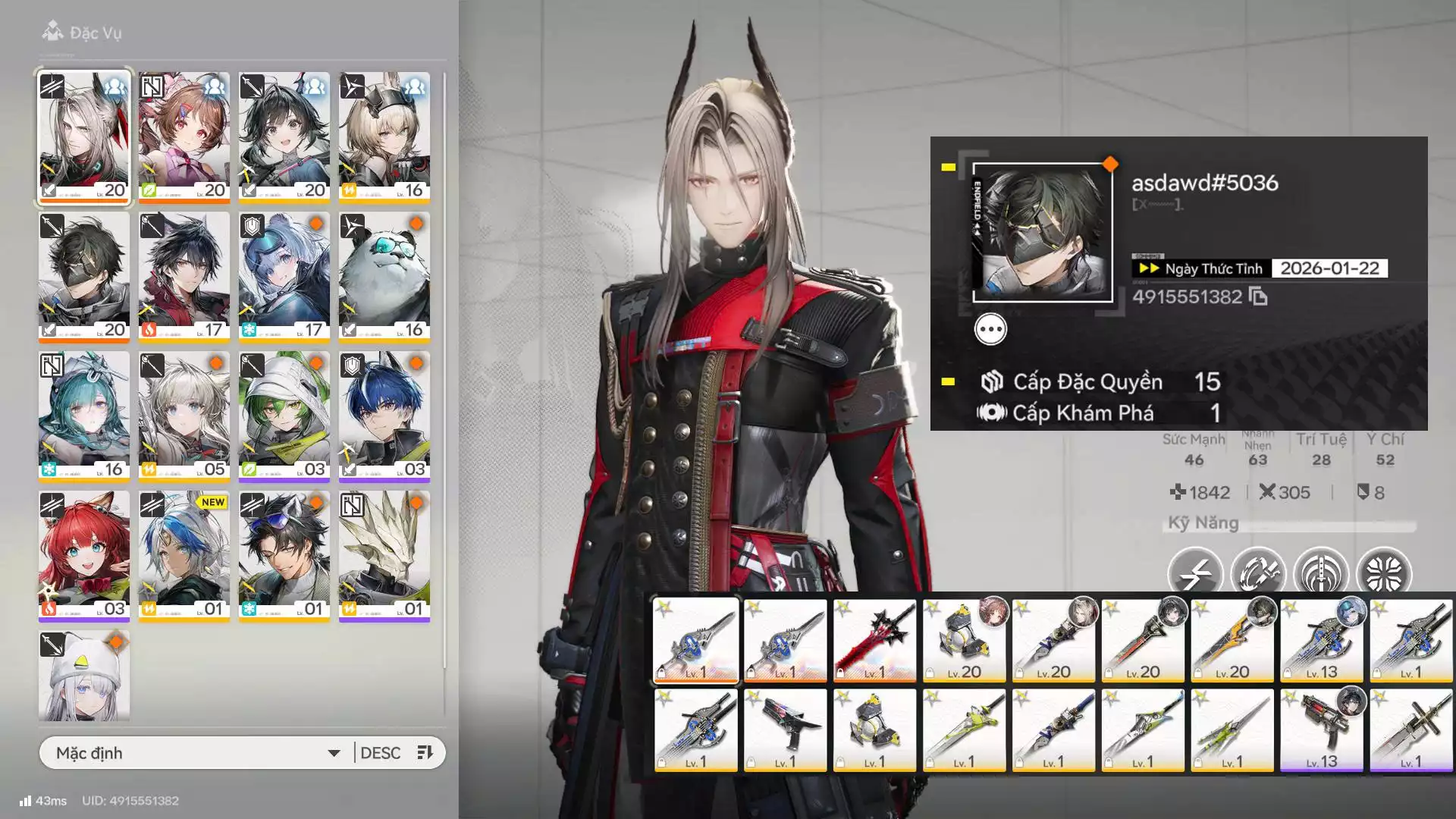This screenshot has height=819, width=1456.
Task: Pick the green-haired hooded operator card
Action: [x=284, y=416]
